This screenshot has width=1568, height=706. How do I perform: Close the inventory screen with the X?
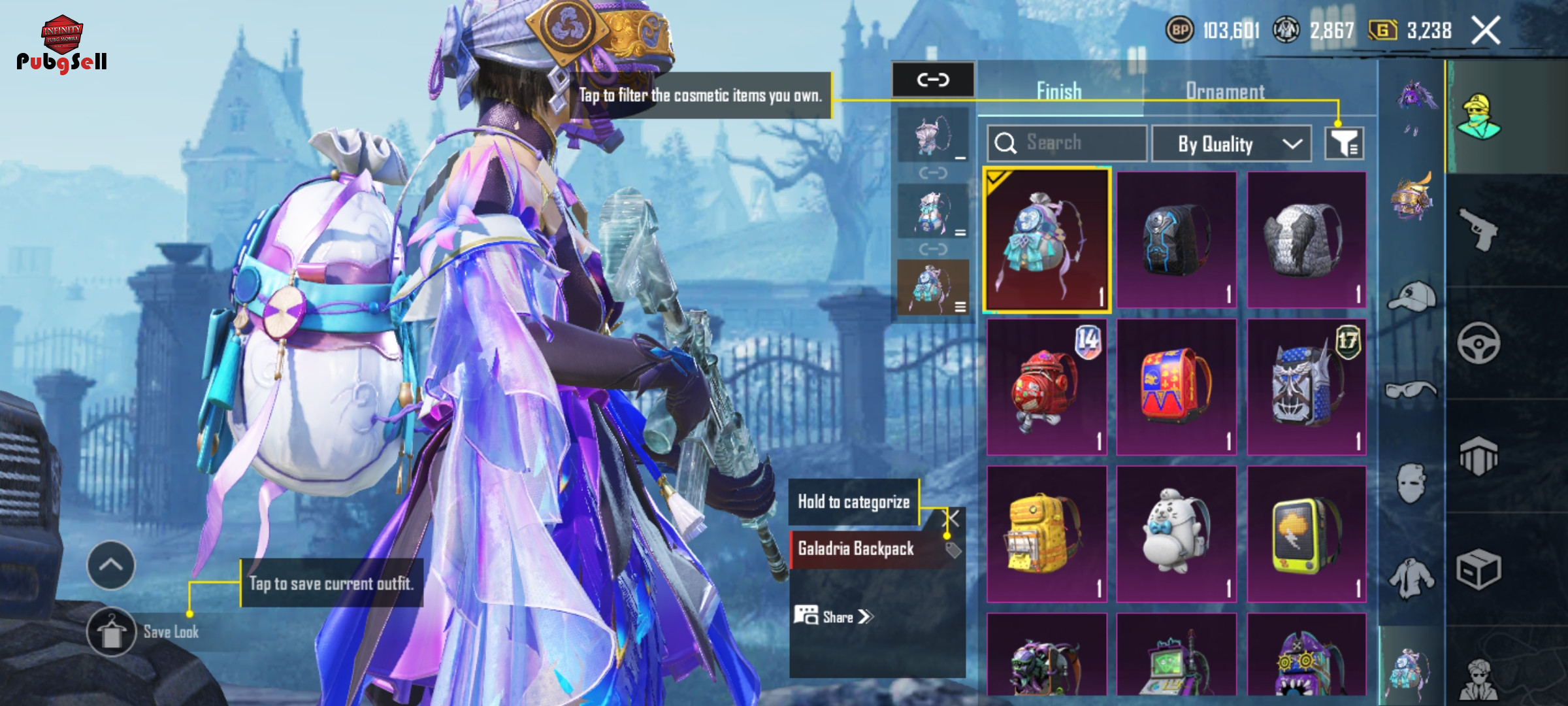click(x=1486, y=31)
